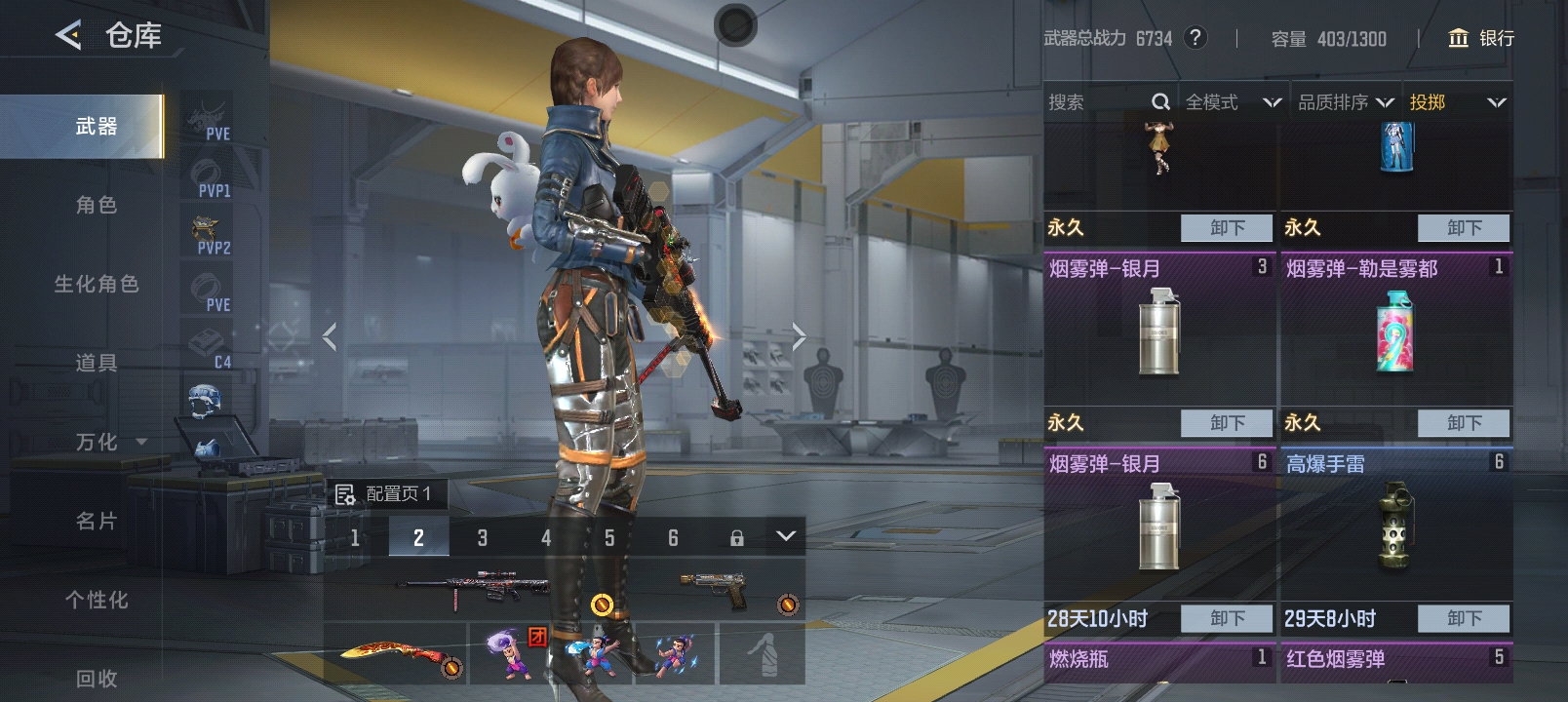The height and width of the screenshot is (702, 1568).
Task: Select the 高爆手雷 grenade item
Action: 1395,526
